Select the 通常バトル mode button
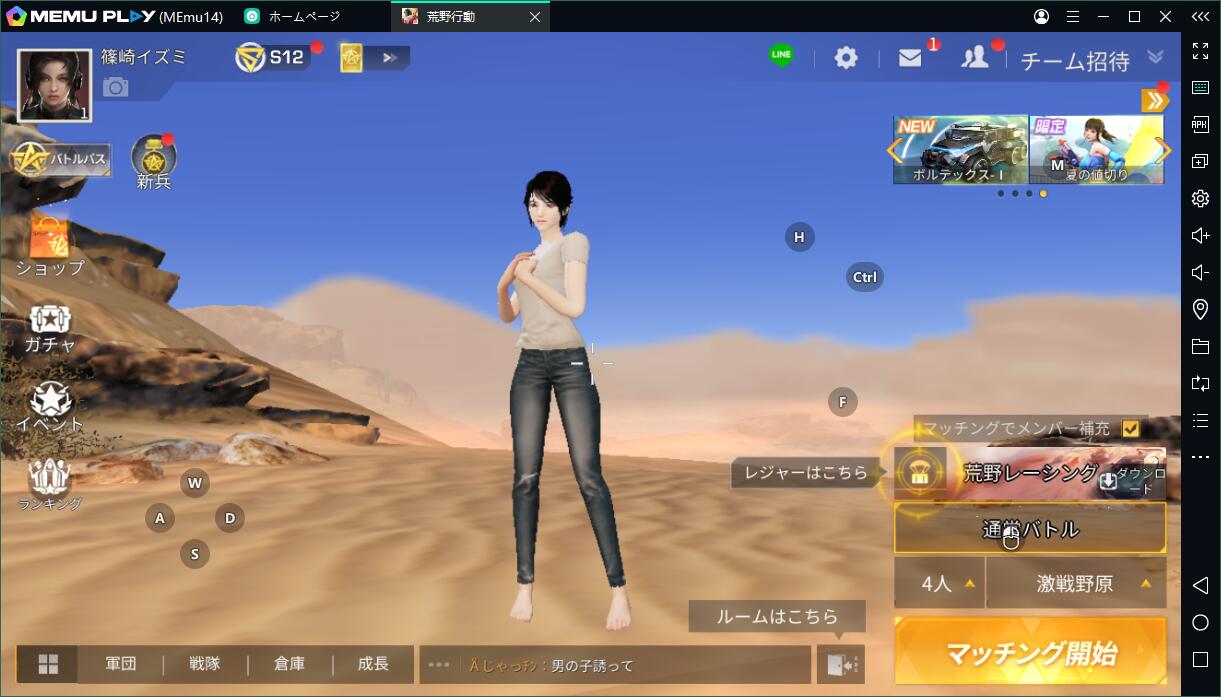This screenshot has height=697, width=1221. (1030, 528)
